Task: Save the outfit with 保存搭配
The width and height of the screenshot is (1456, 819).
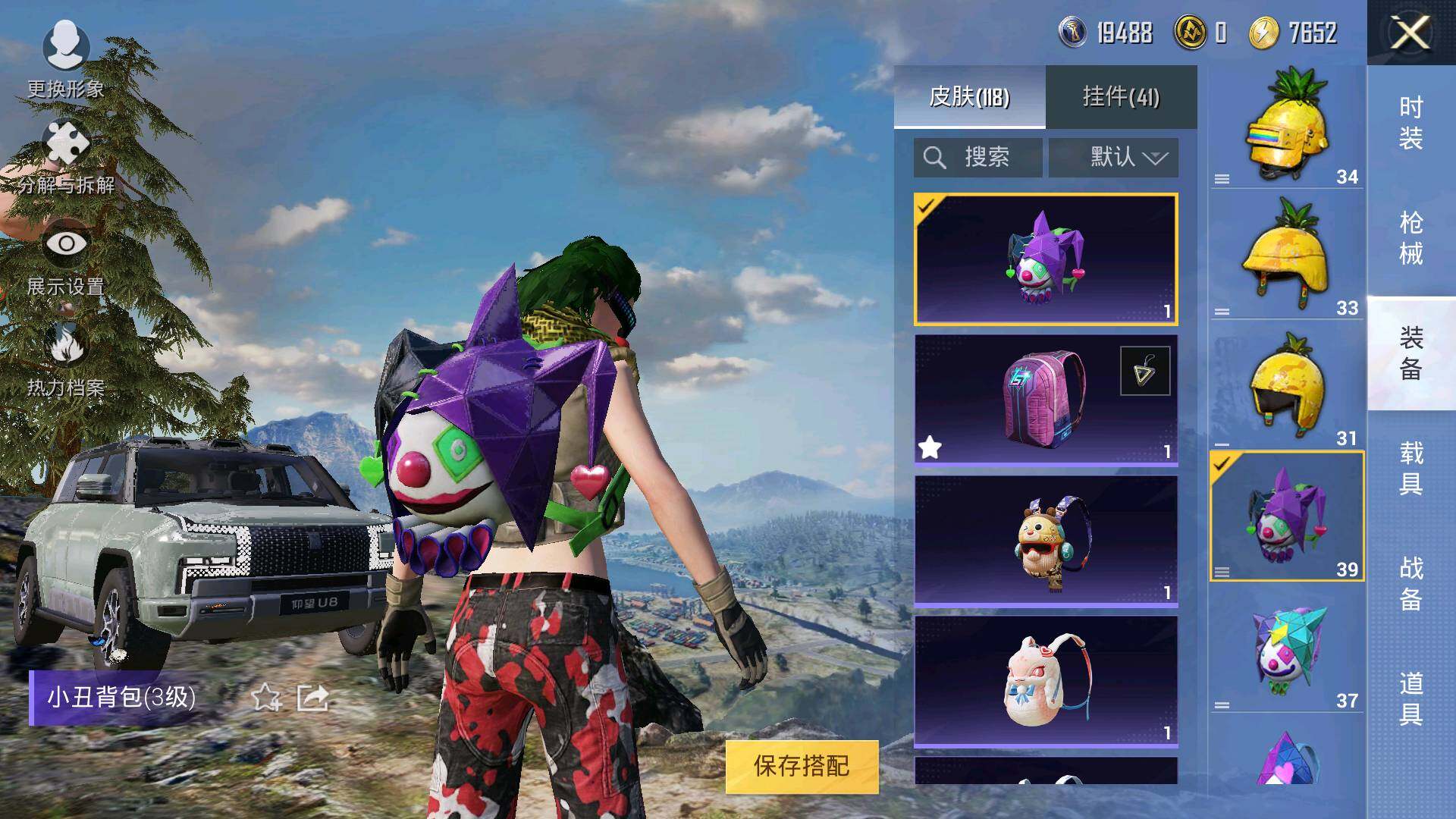Action: [802, 766]
